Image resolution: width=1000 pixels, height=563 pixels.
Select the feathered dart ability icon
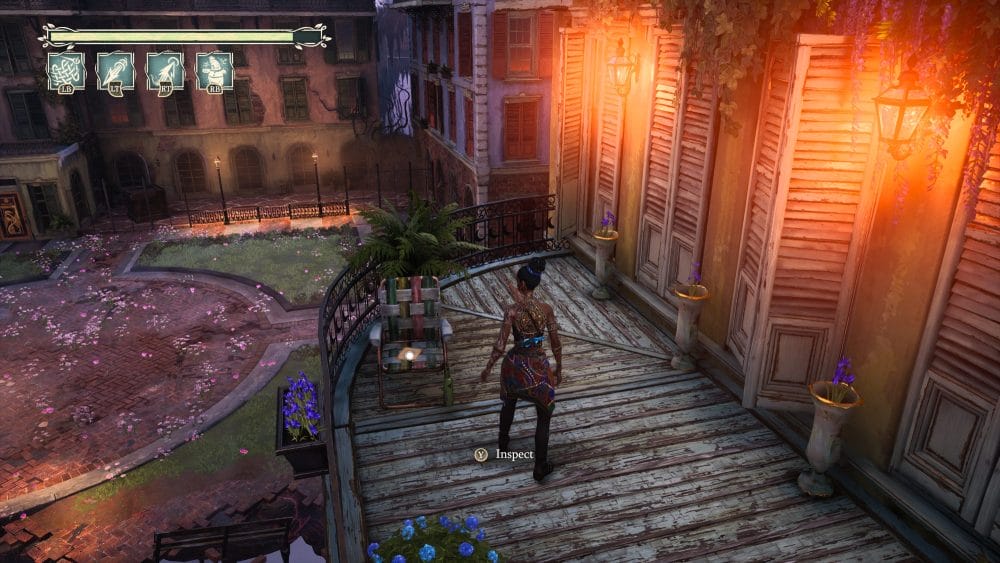coord(116,71)
